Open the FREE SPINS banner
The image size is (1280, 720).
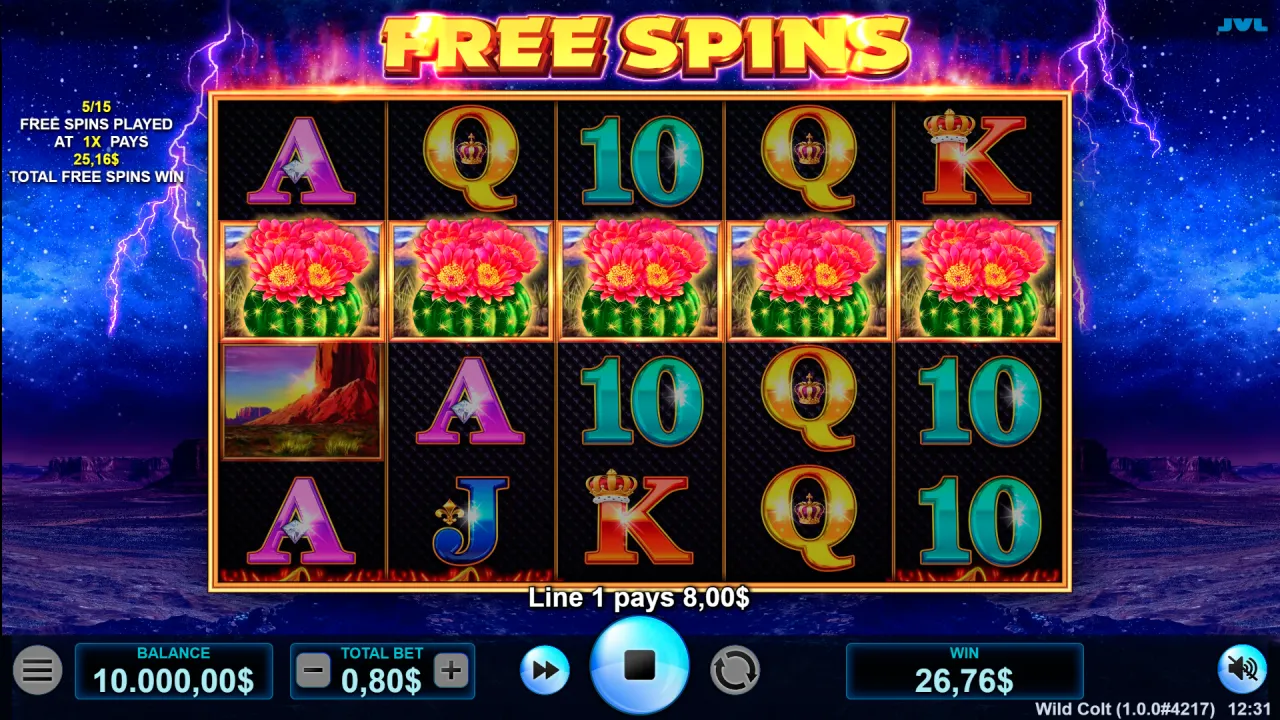(x=640, y=42)
